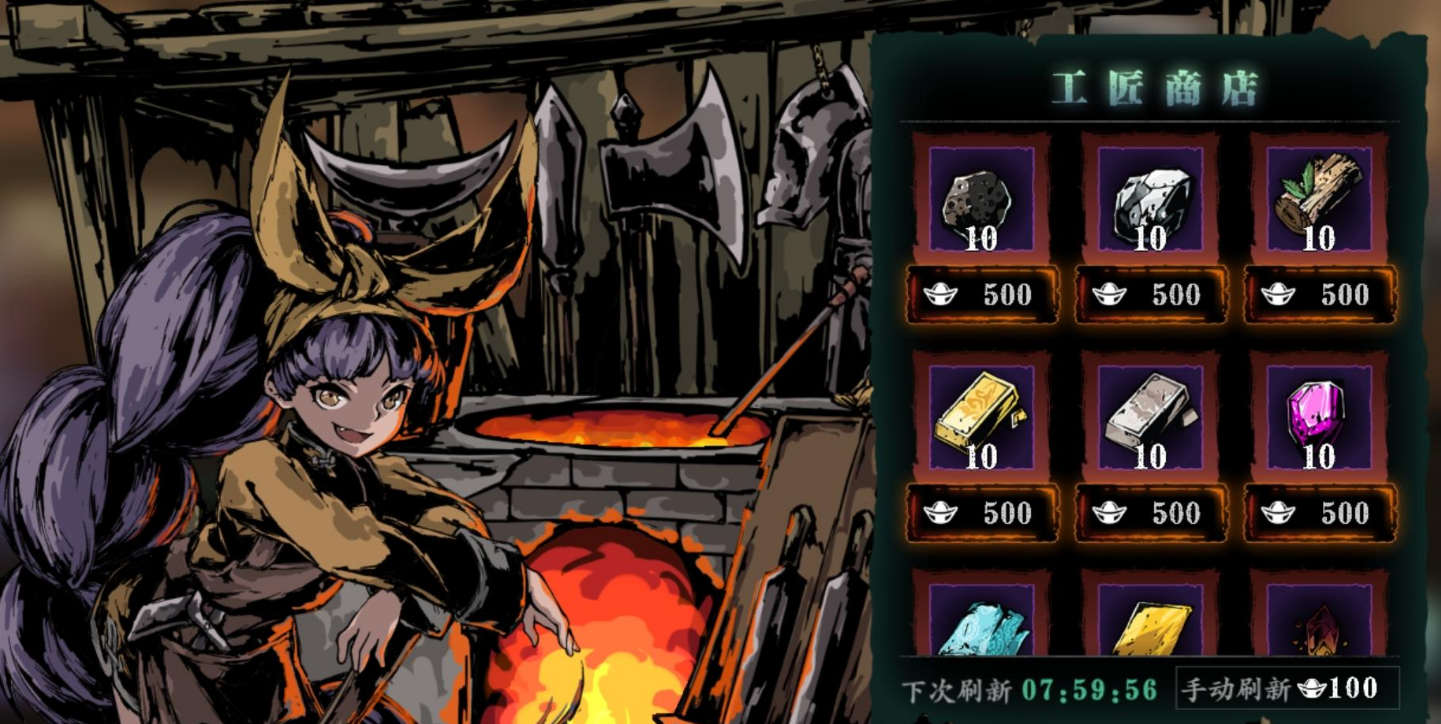Select the wooden log item
This screenshot has width=1441, height=724.
coord(1319,200)
